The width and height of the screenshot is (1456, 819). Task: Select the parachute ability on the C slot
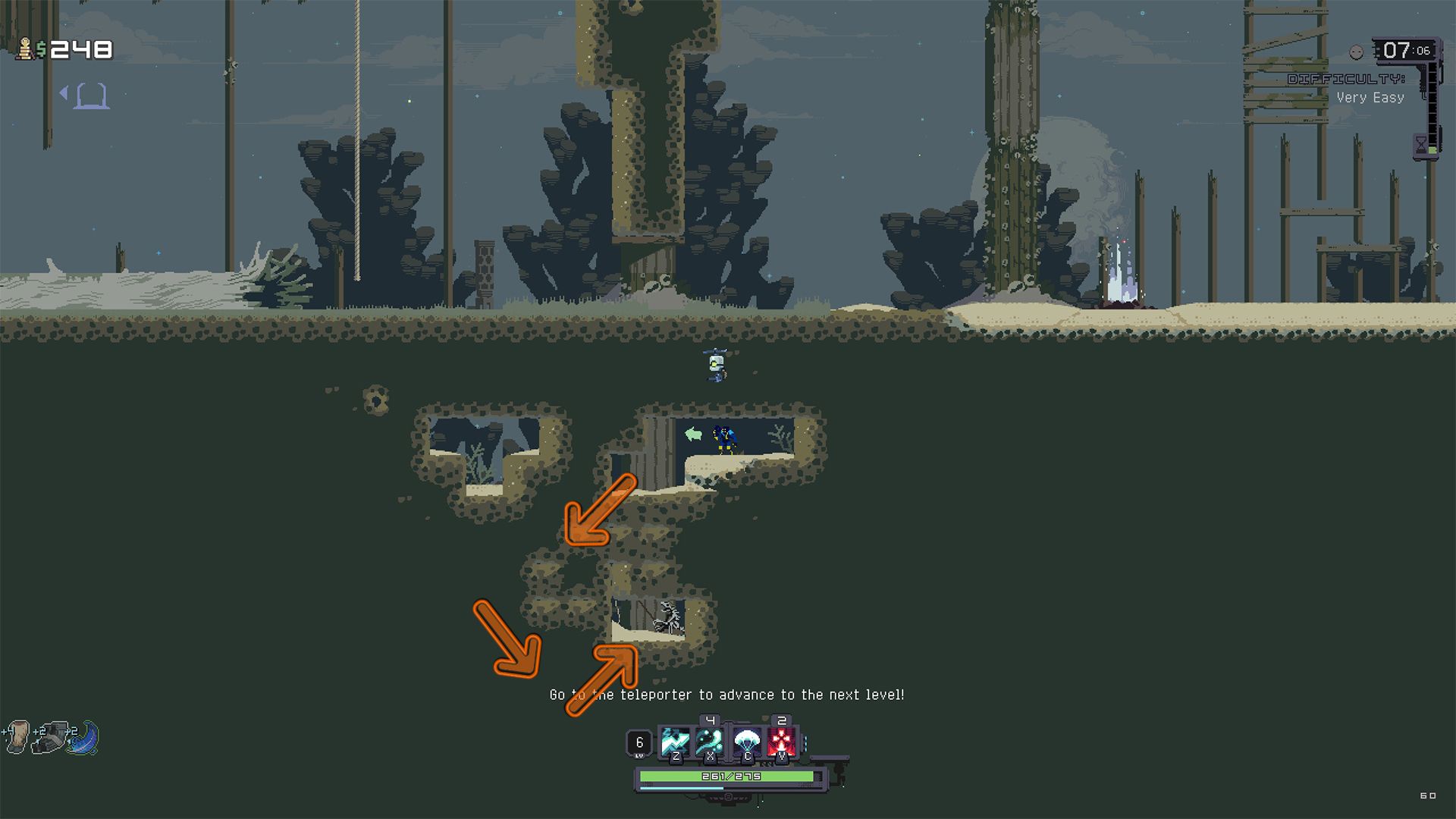(748, 741)
